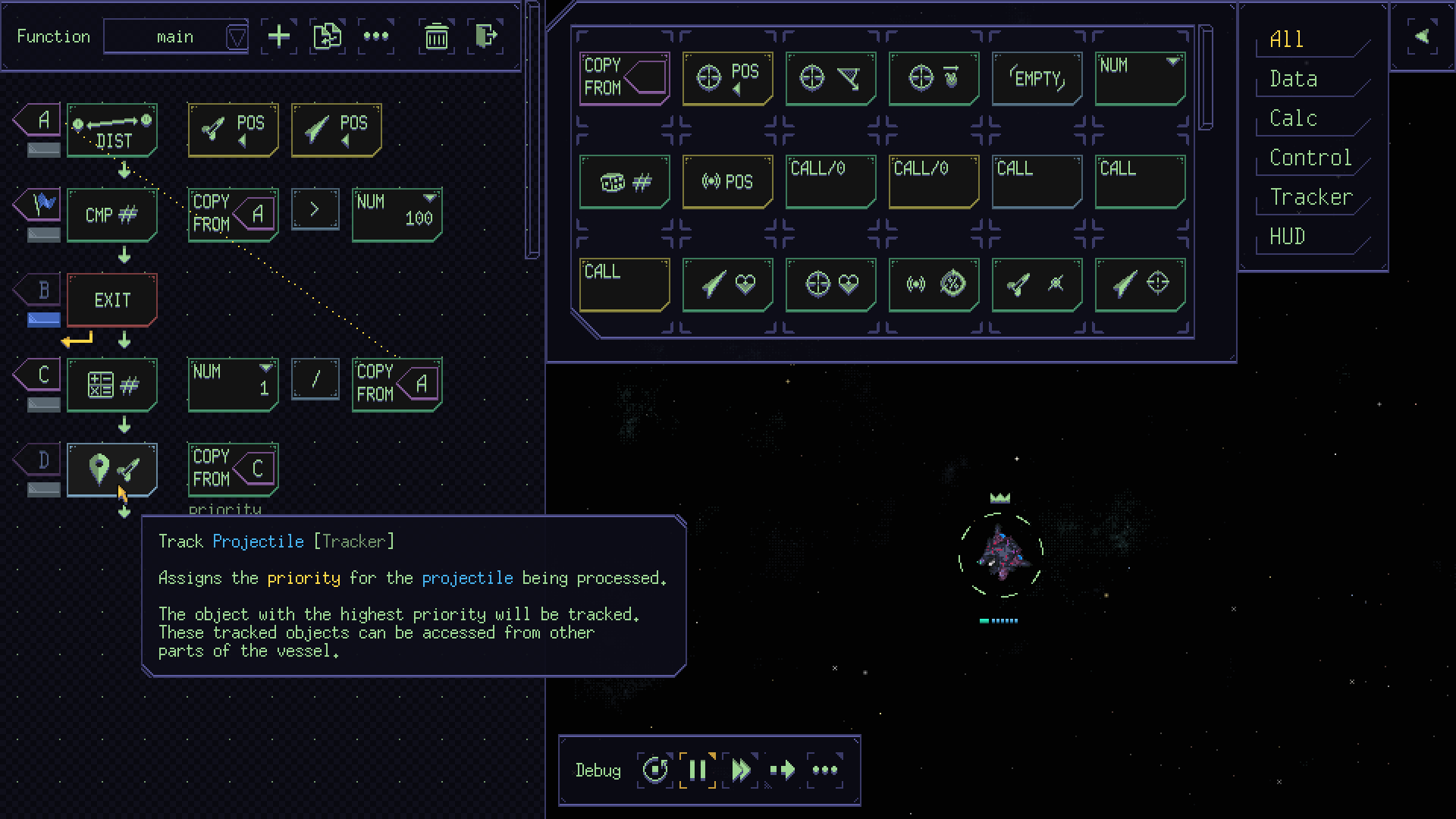Select the red EXIT block

tap(112, 300)
